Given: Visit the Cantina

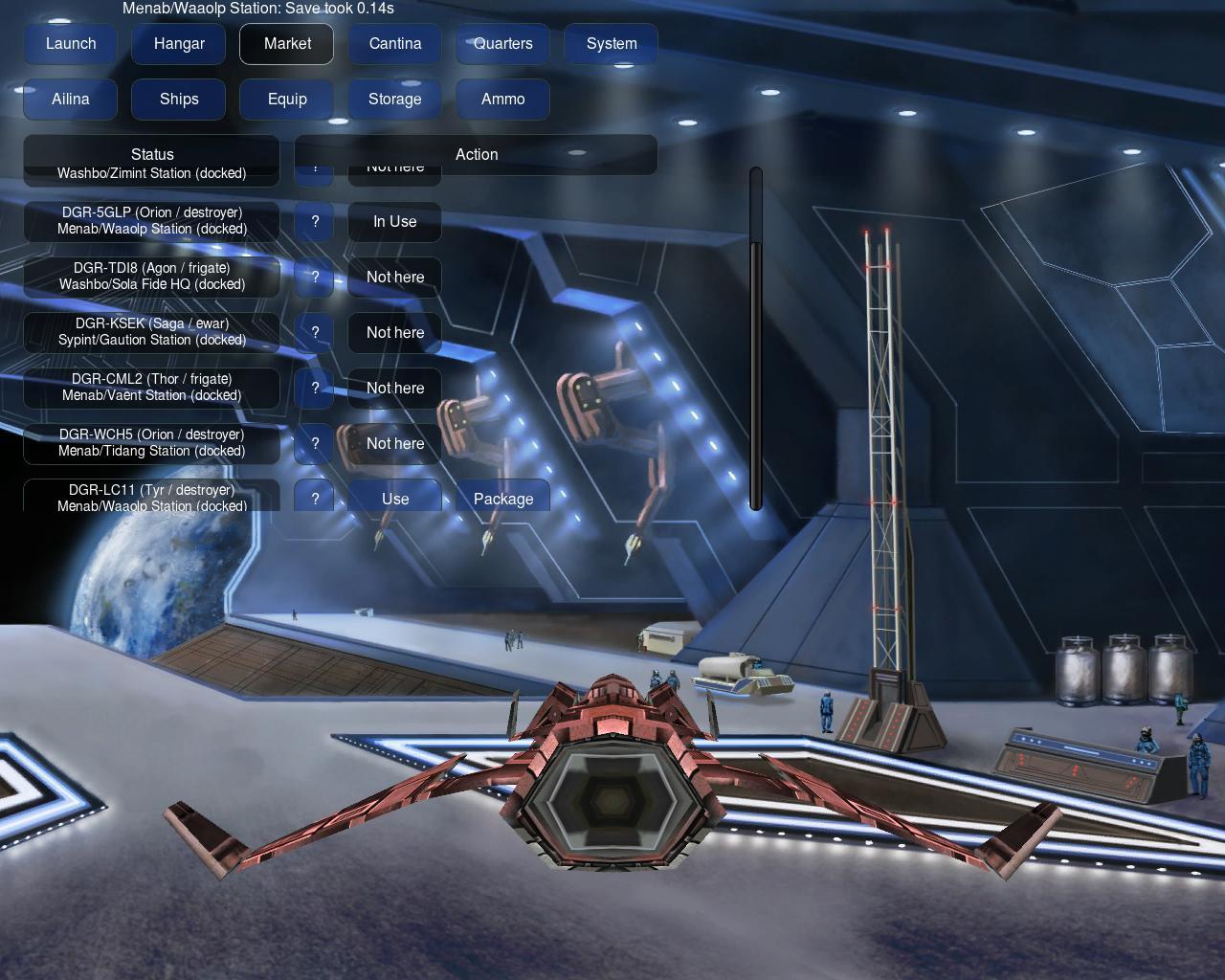Looking at the screenshot, I should [395, 44].
